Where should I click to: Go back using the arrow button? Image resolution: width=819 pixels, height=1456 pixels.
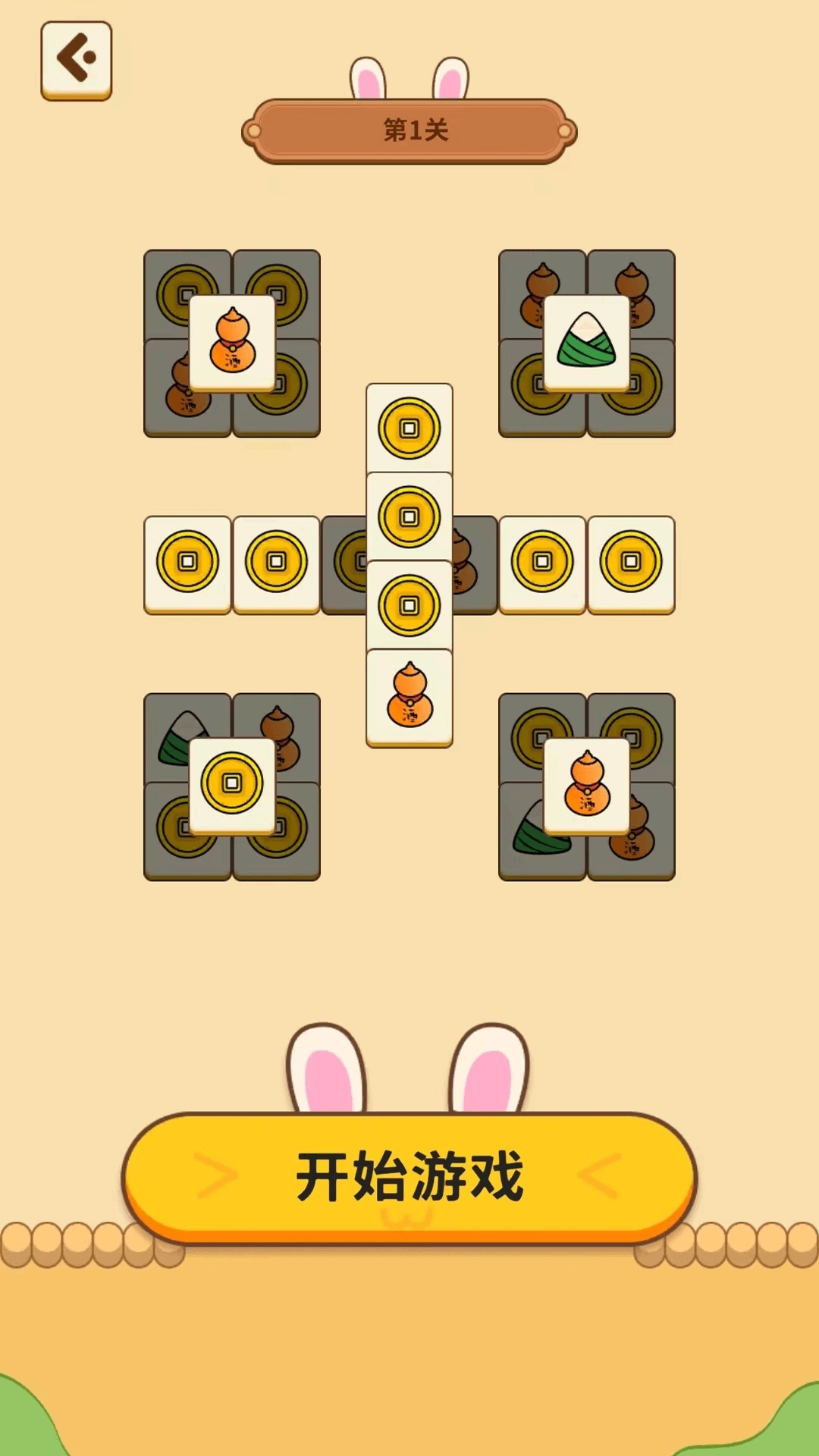(76, 59)
